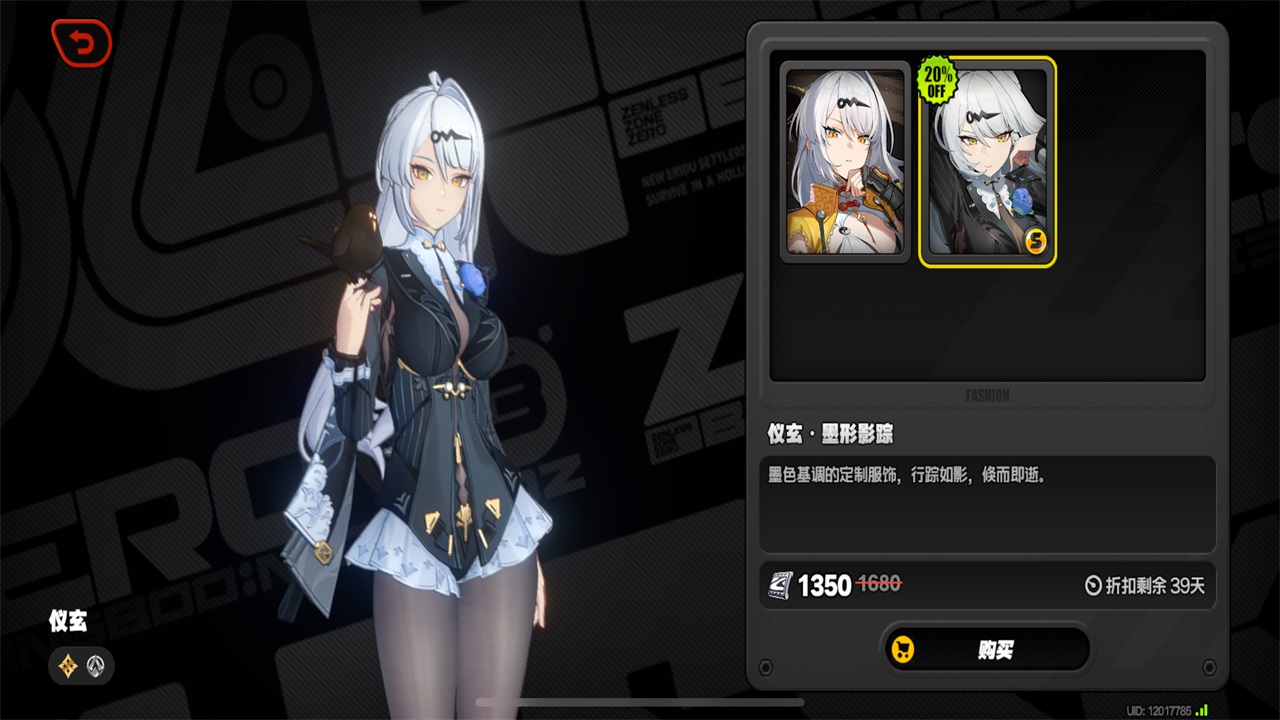
Task: Buy the outfit with the 购买 button
Action: click(x=986, y=650)
